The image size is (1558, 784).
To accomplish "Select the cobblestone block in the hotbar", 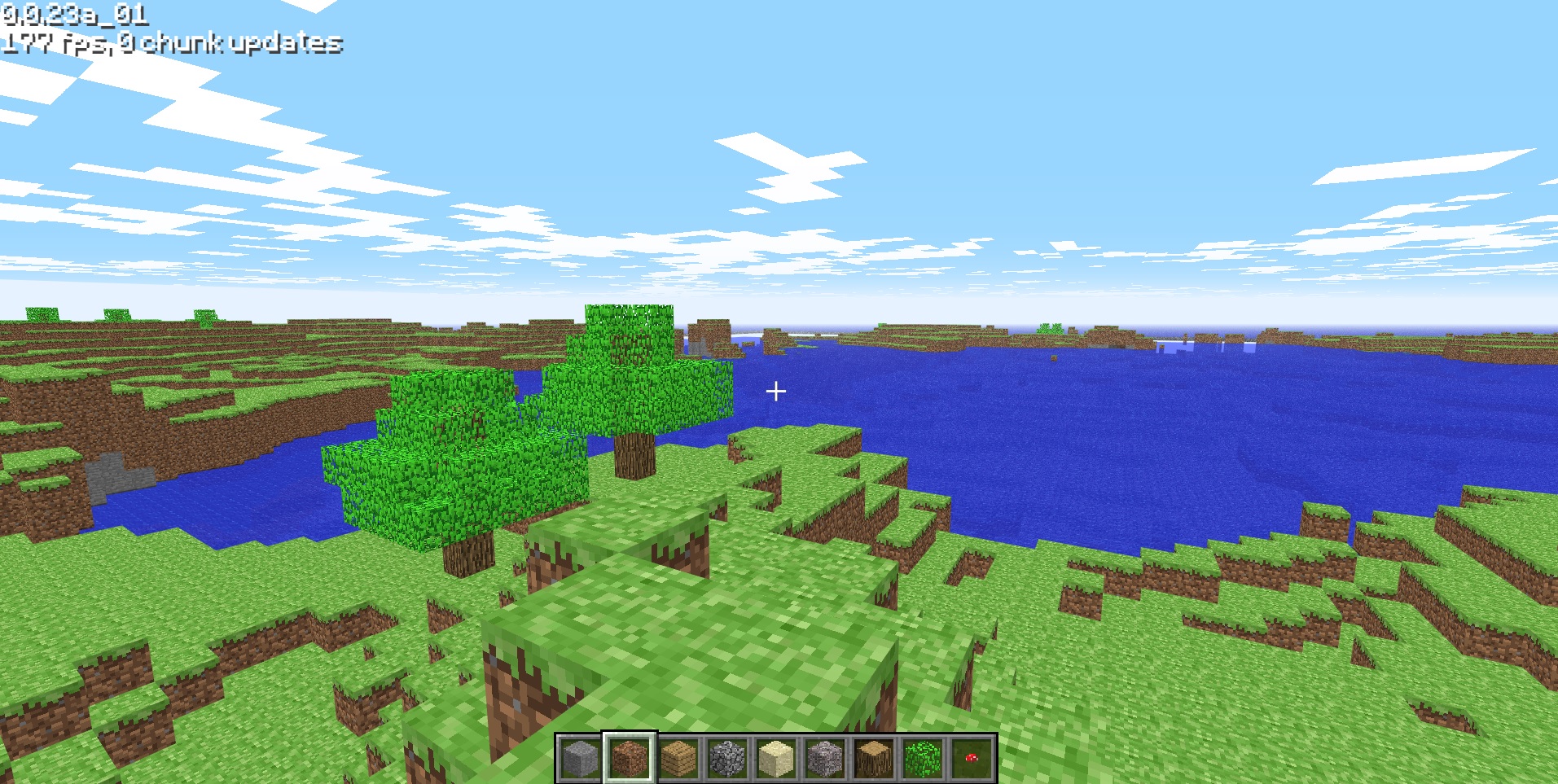I will 726,757.
